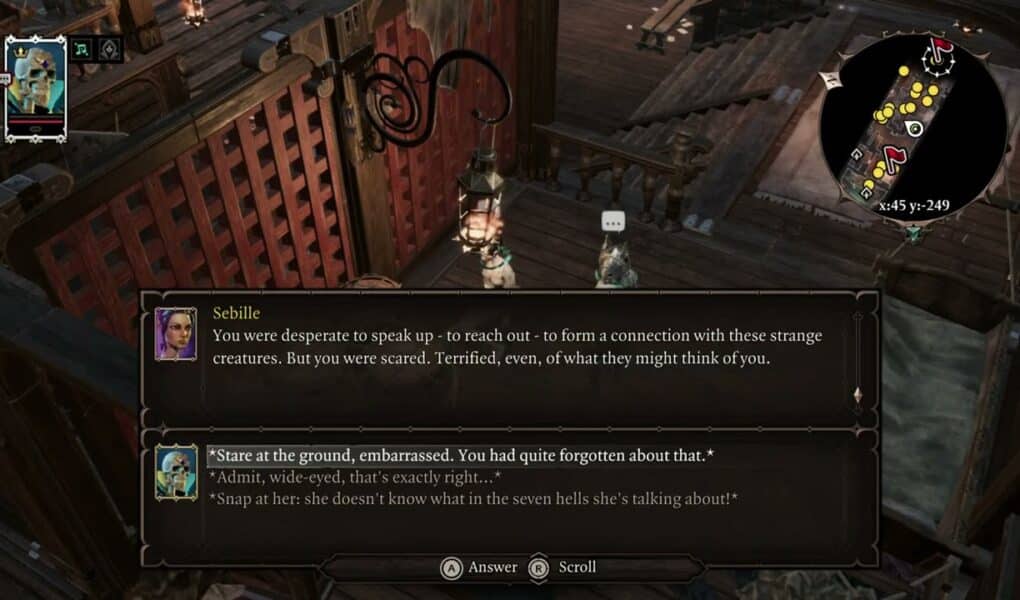
Task: Click the dialogue text scrollbar
Action: (856, 357)
